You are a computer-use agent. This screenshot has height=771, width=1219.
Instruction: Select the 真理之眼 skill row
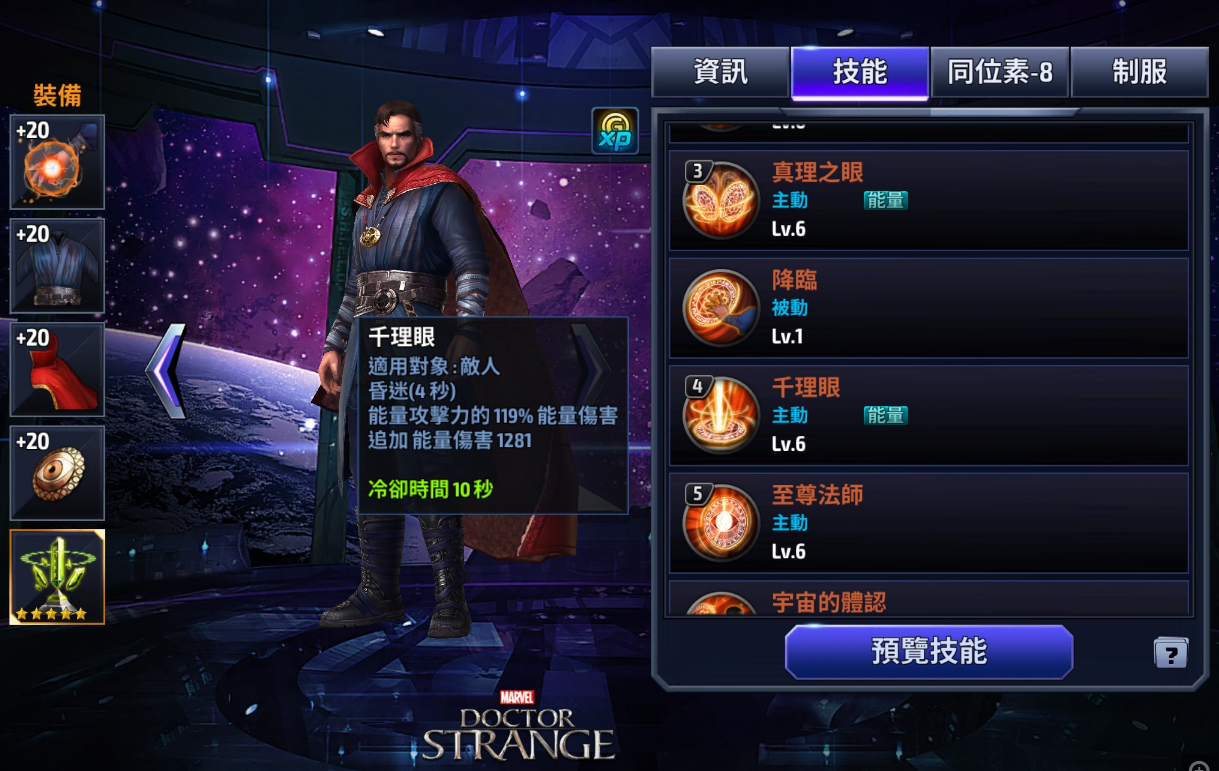[929, 200]
